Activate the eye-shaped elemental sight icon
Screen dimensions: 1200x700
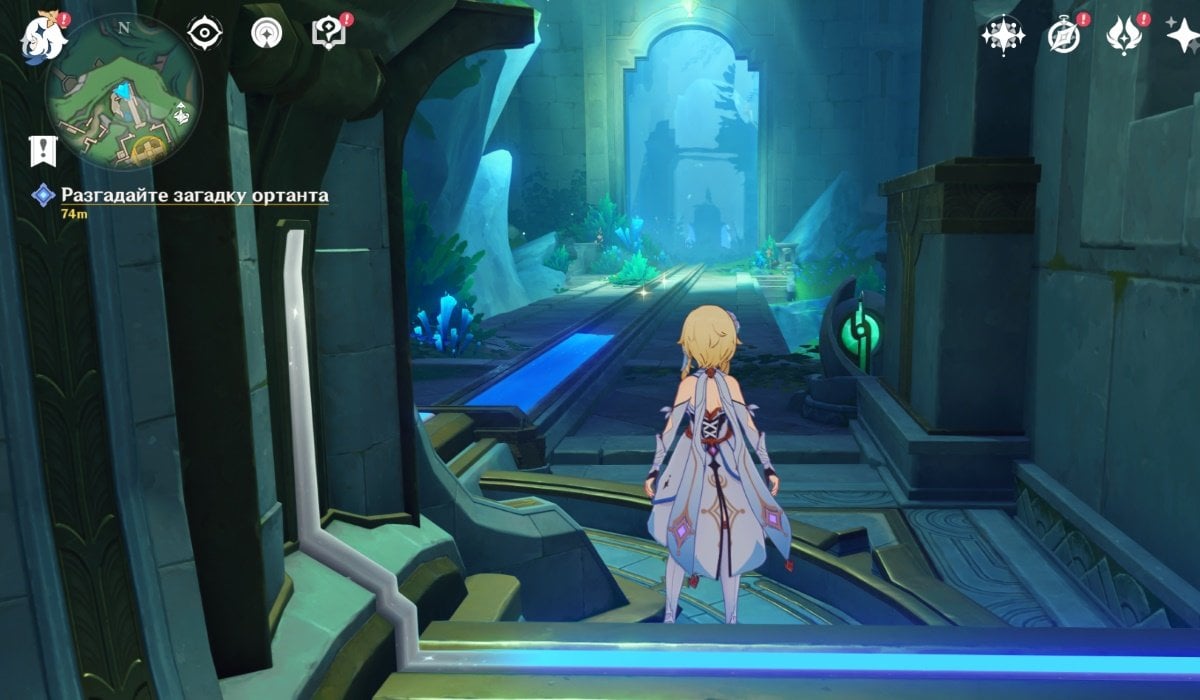point(204,33)
